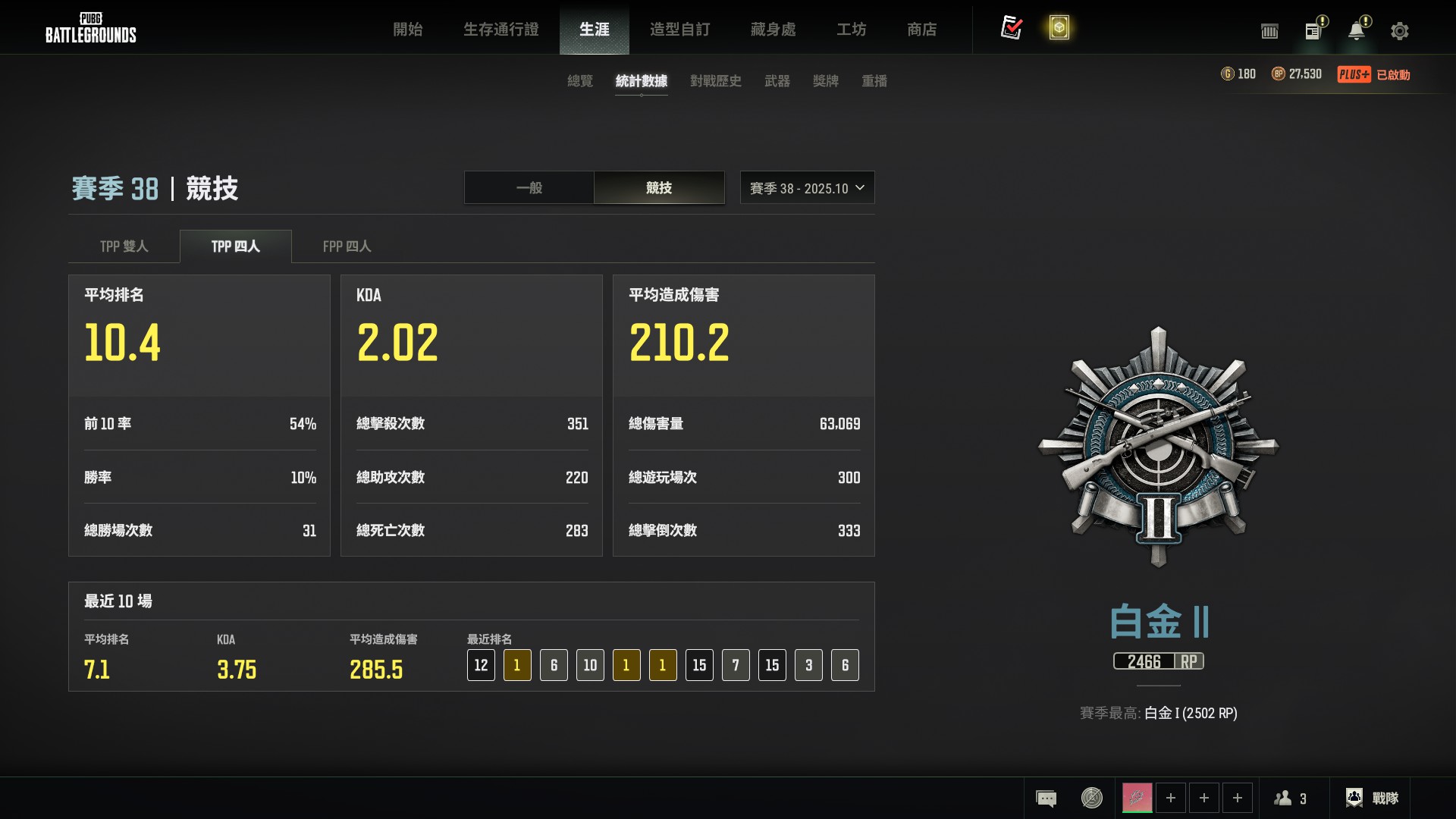
Task: Go to 生存通行證 Survivor Pass
Action: (500, 30)
